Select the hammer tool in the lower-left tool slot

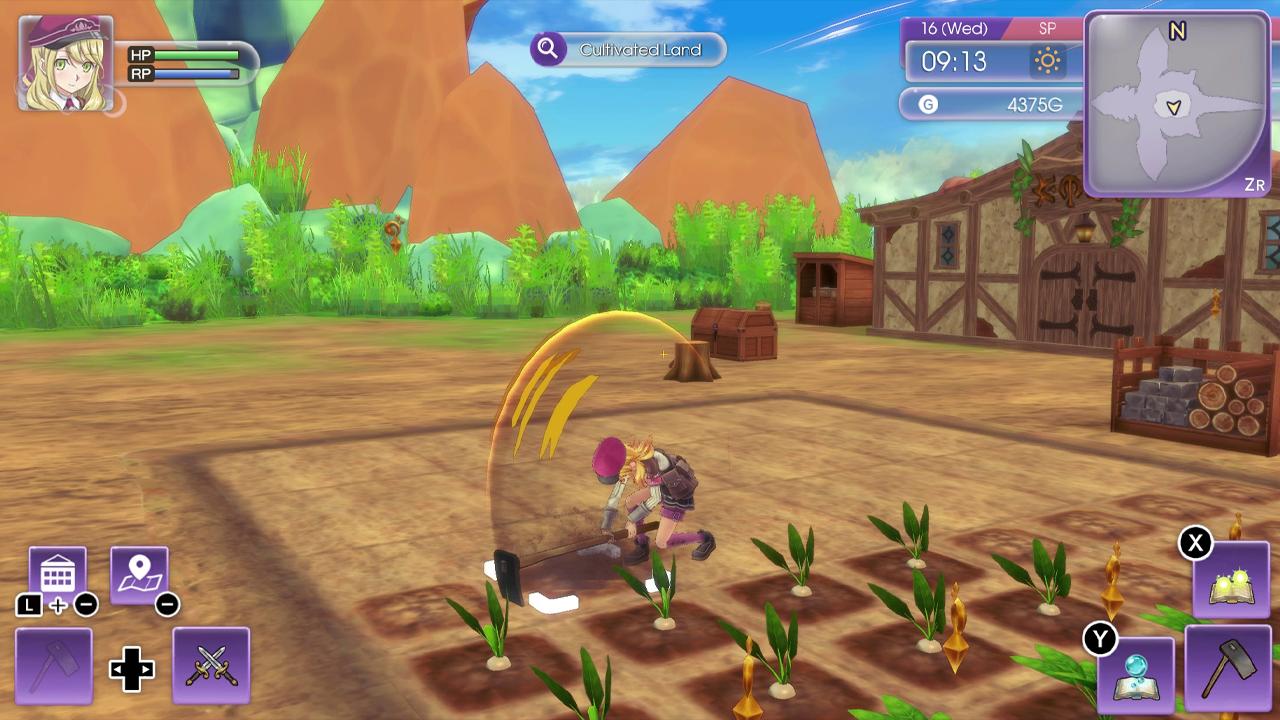pyautogui.click(x=52, y=666)
